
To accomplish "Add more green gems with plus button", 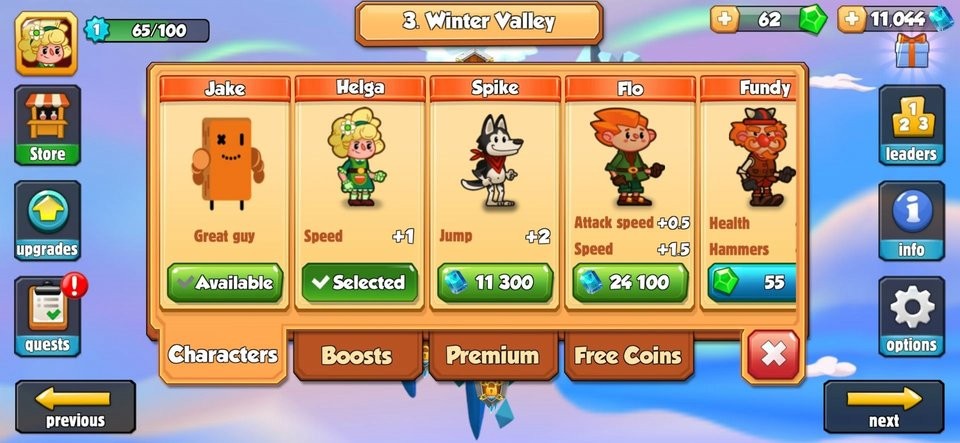I will pyautogui.click(x=724, y=18).
